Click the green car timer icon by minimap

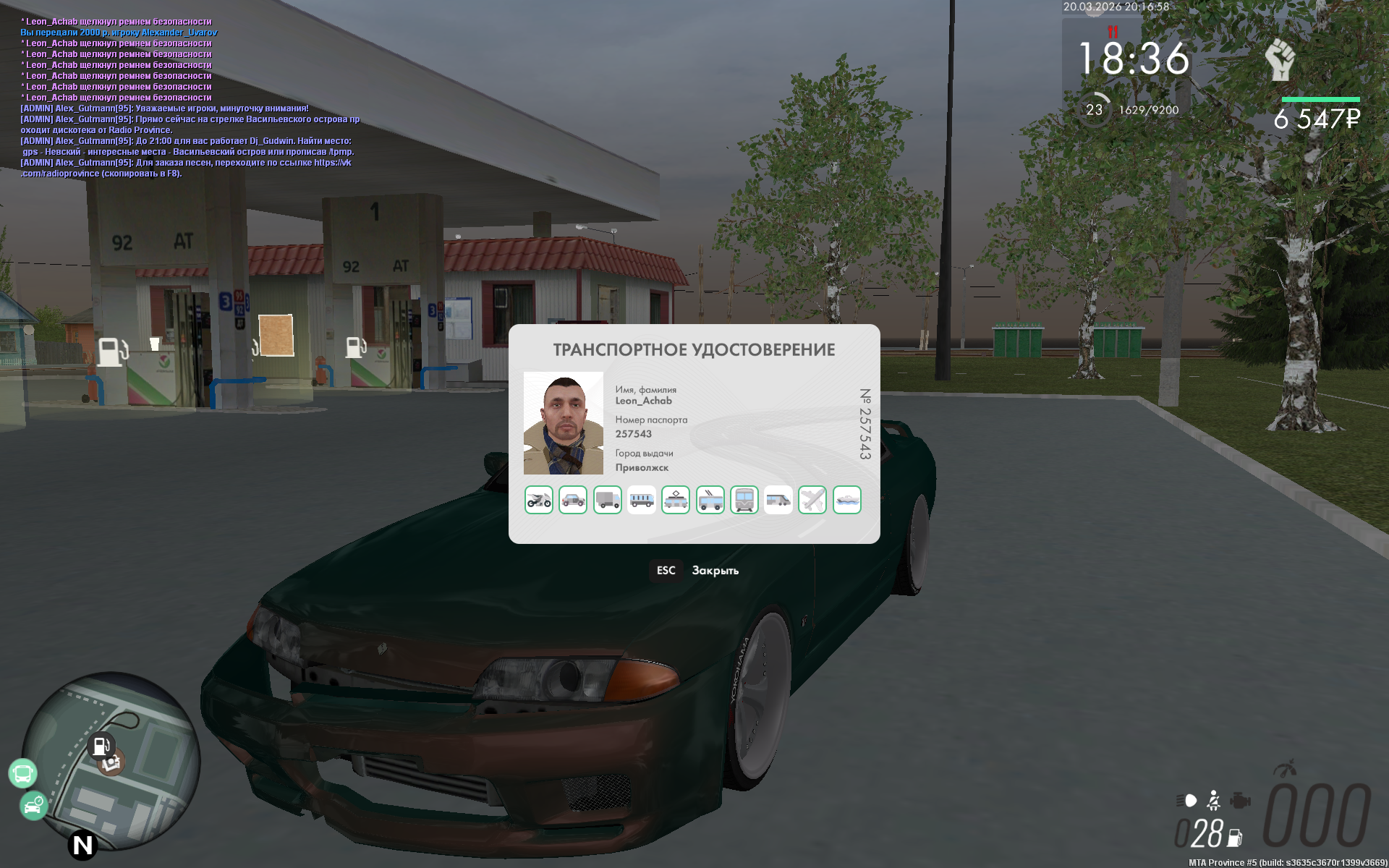tap(33, 806)
